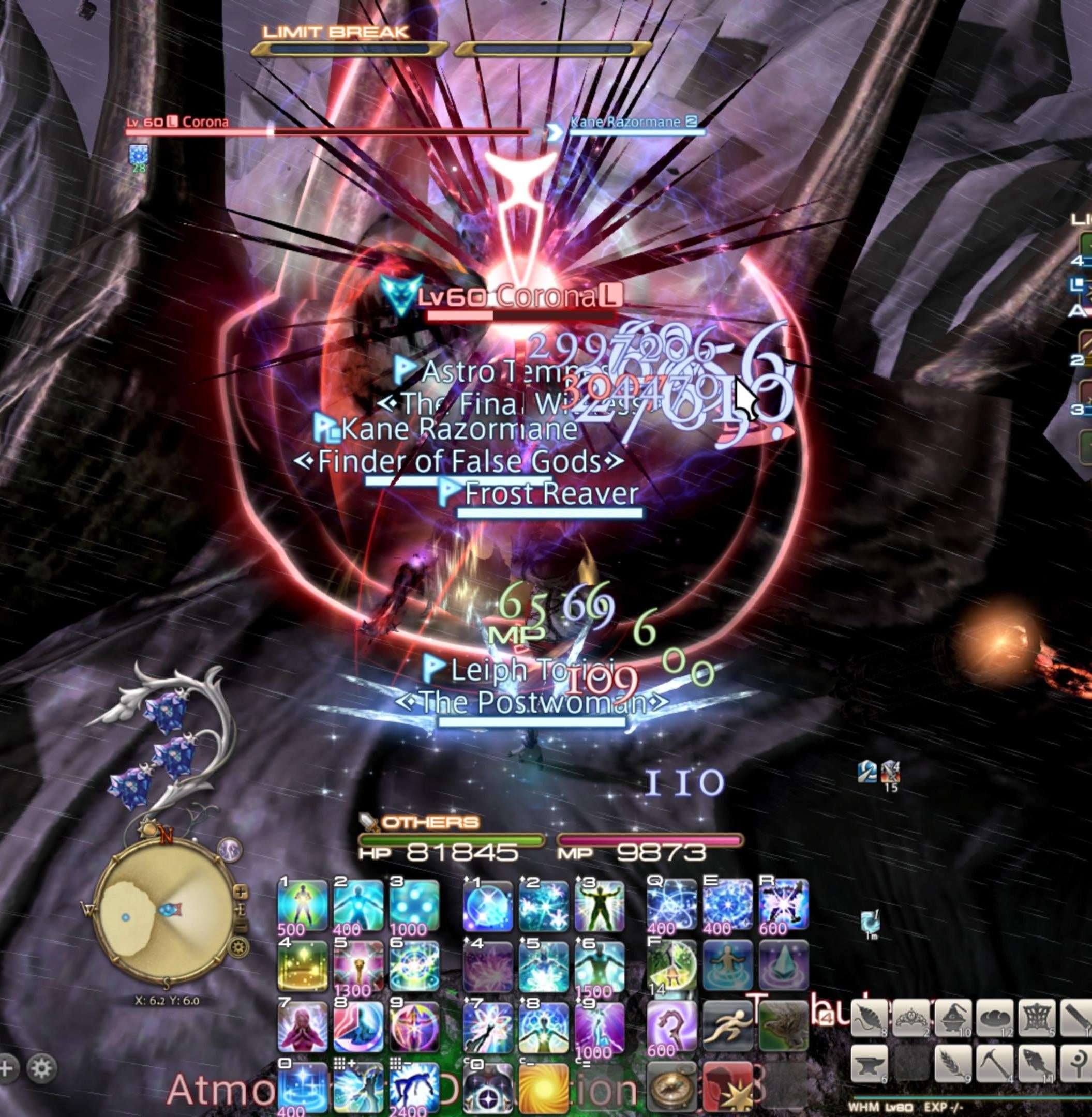The width and height of the screenshot is (1092, 1117).
Task: Use the golden Asylum ability in slot 4
Action: tap(302, 966)
